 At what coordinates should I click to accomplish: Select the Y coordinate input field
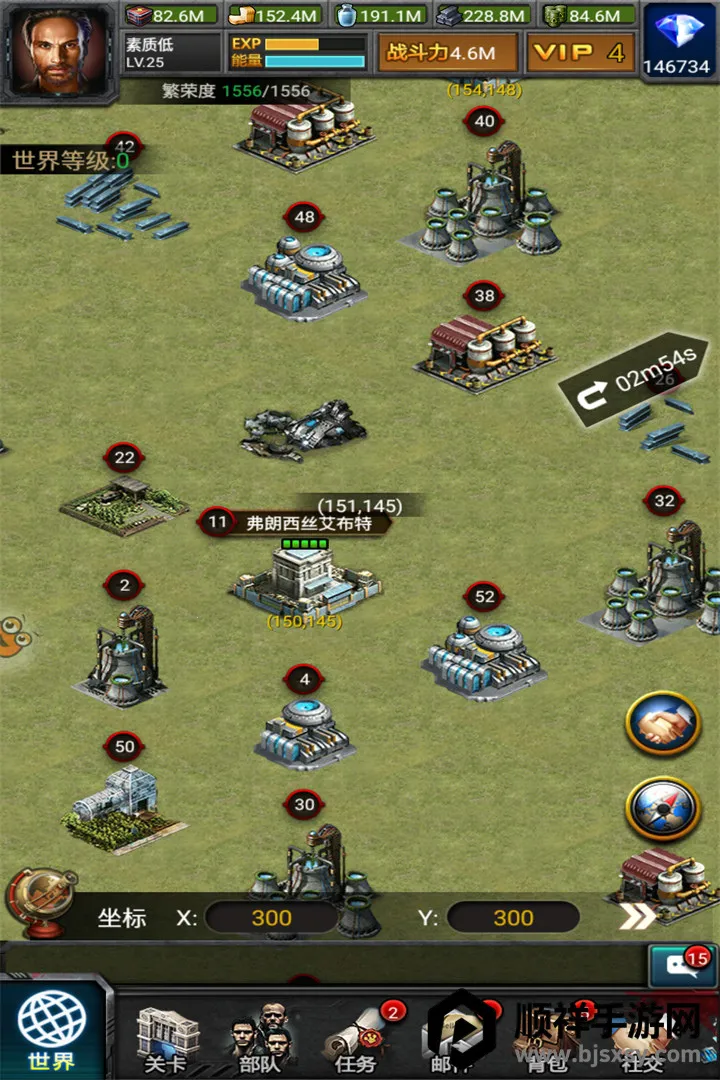(513, 918)
